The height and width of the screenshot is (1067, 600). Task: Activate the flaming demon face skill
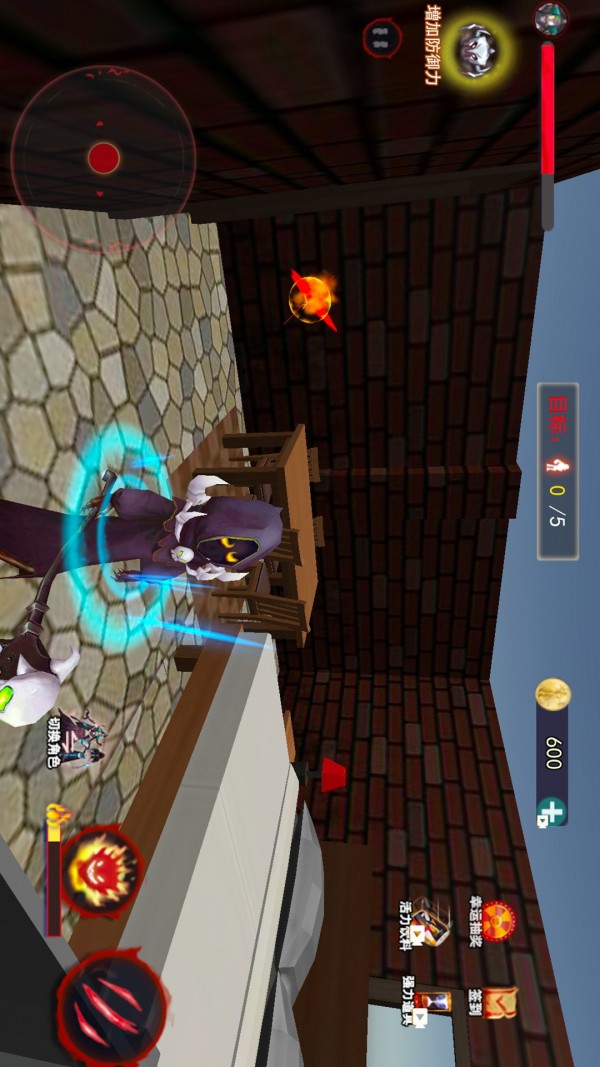pyautogui.click(x=99, y=871)
